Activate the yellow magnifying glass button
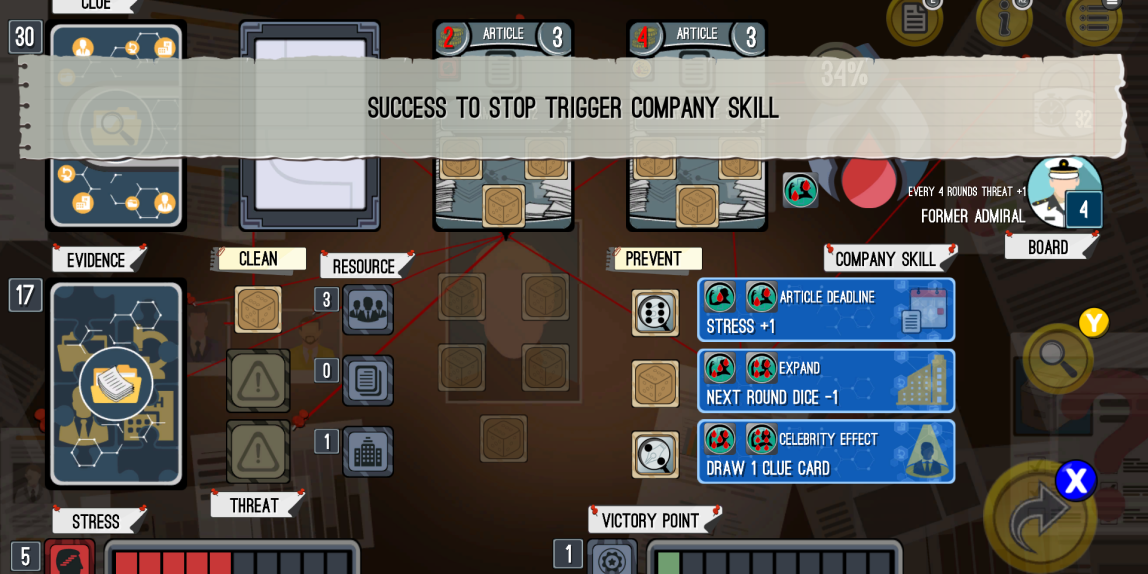The image size is (1148, 574). pyautogui.click(x=1058, y=357)
